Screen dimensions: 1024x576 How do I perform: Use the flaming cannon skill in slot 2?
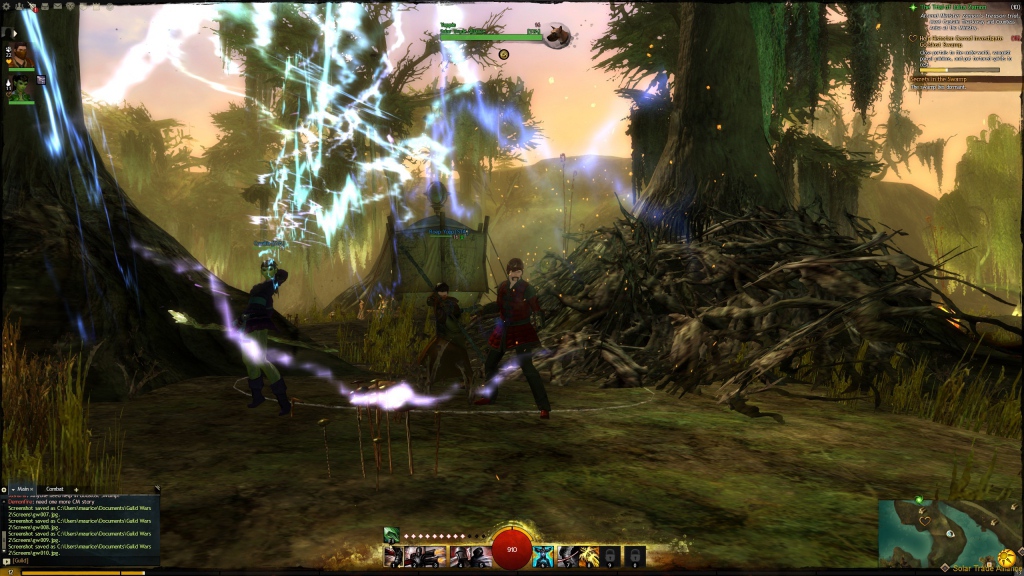(x=415, y=556)
